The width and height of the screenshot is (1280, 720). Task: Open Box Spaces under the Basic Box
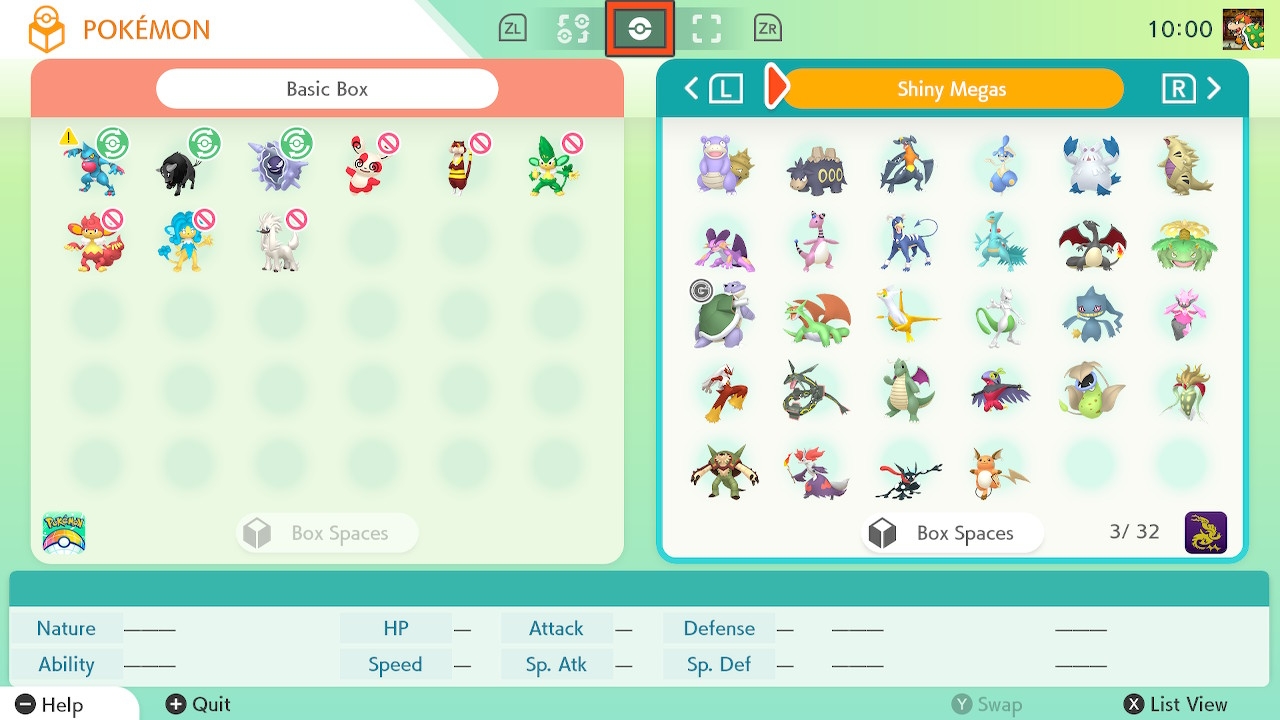(x=327, y=533)
